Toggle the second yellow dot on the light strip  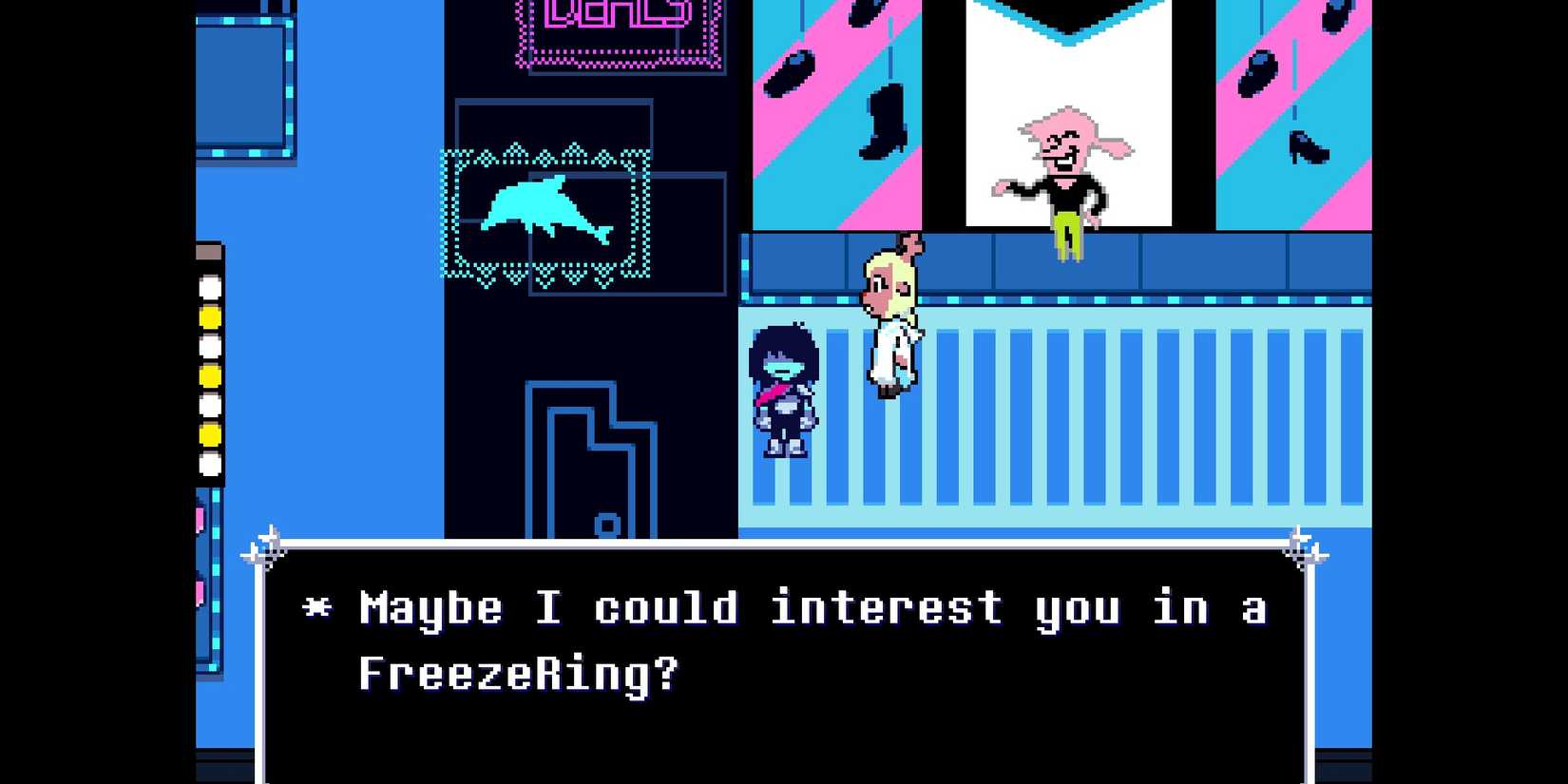209,375
